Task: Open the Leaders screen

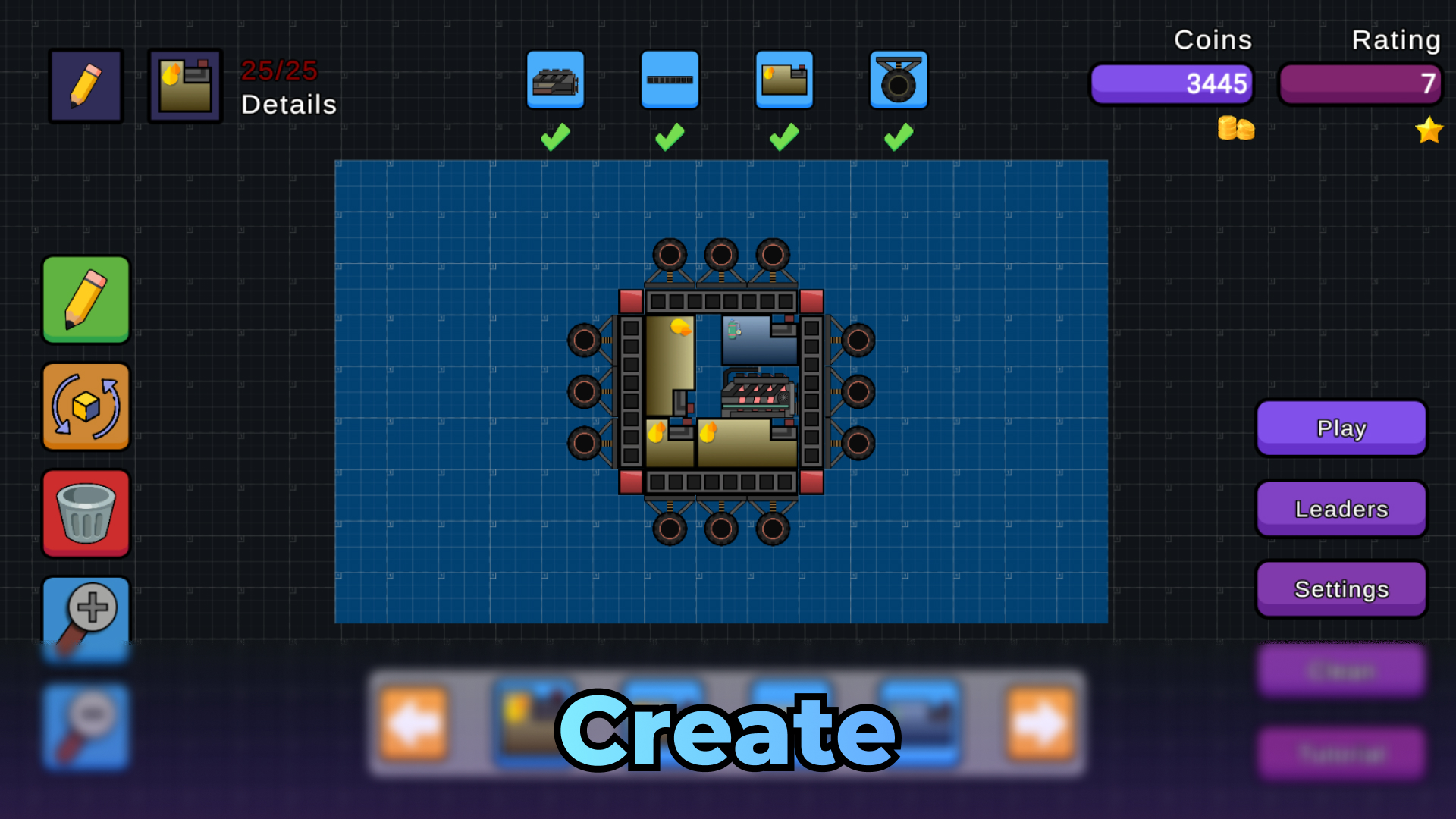Action: point(1341,509)
